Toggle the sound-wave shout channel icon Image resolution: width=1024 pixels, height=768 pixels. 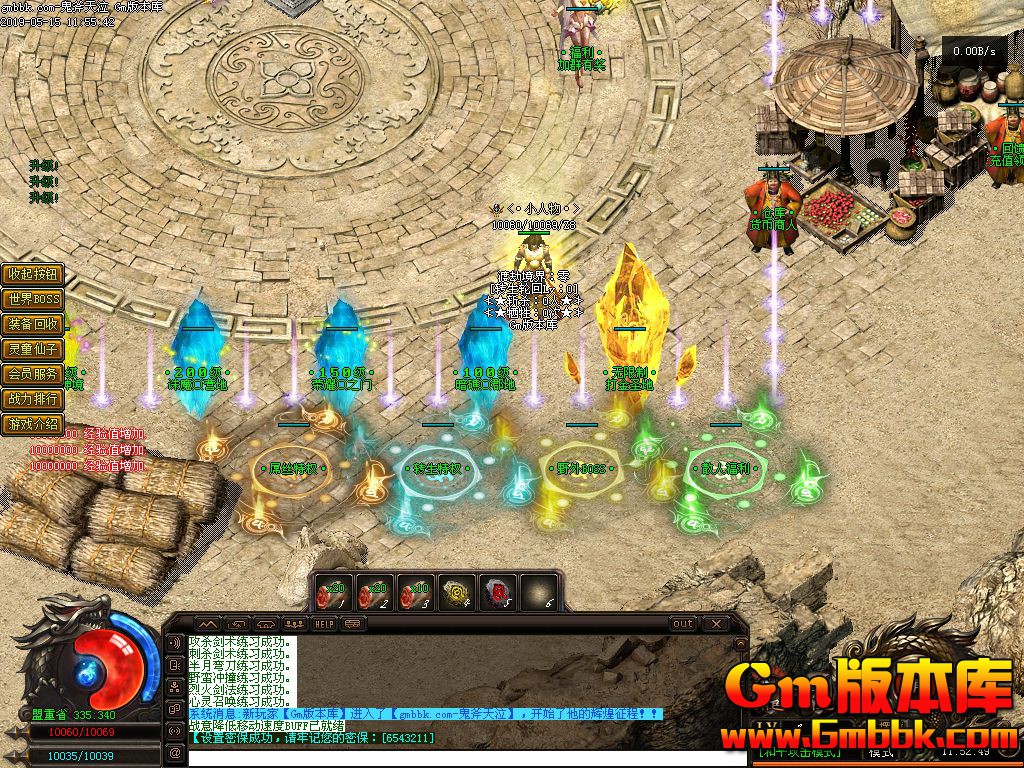[x=176, y=643]
